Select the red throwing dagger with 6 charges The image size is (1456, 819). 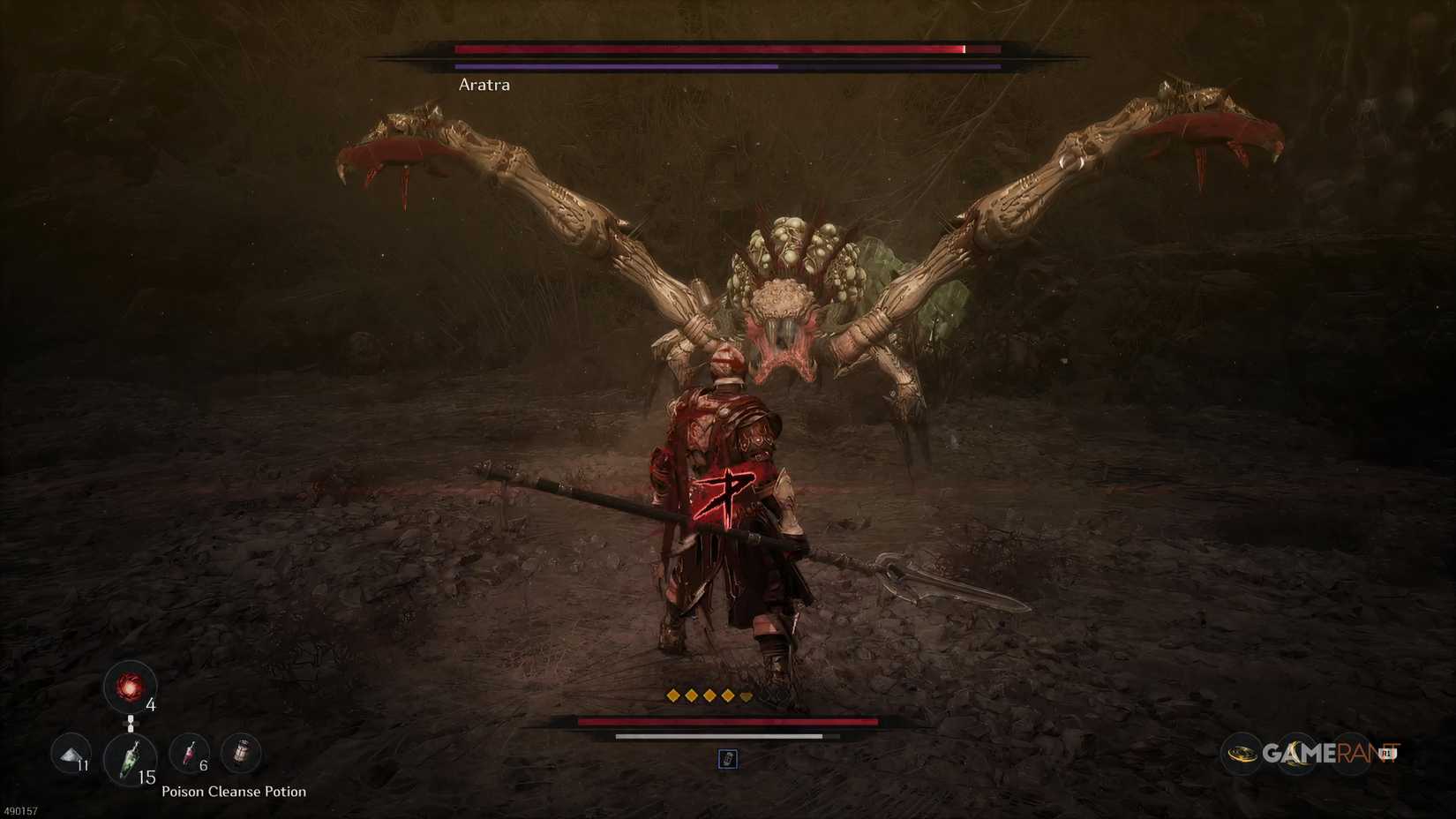[188, 755]
